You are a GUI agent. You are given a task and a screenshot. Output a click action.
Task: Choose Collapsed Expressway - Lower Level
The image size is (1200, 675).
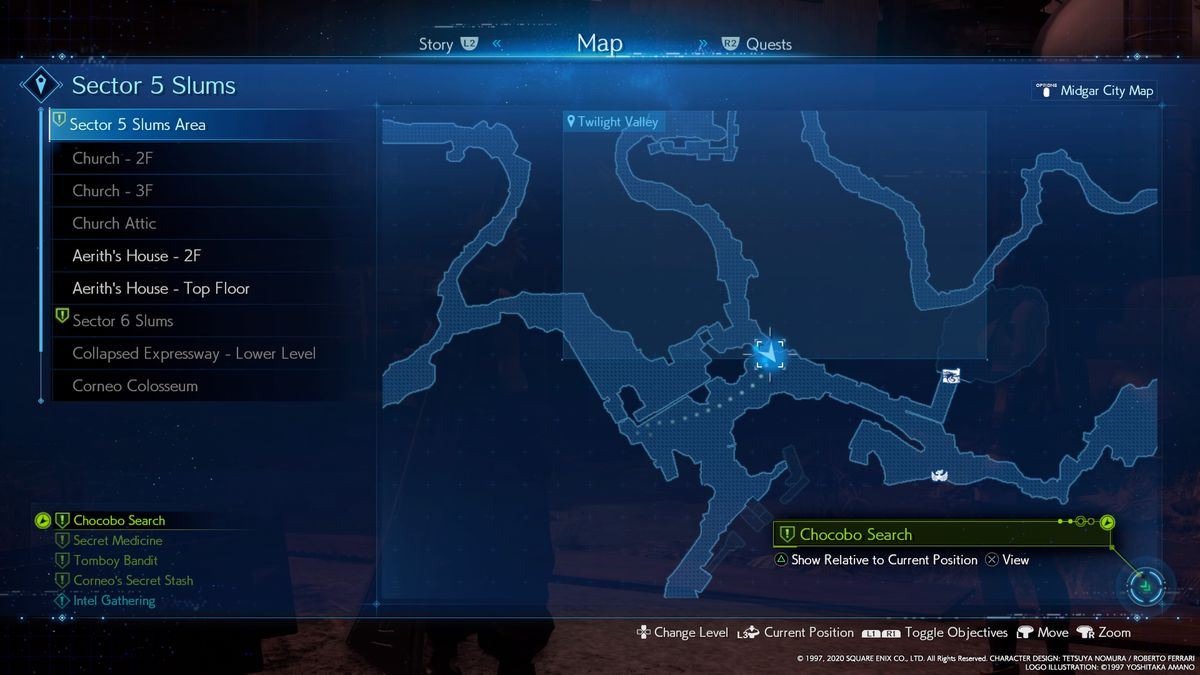193,353
